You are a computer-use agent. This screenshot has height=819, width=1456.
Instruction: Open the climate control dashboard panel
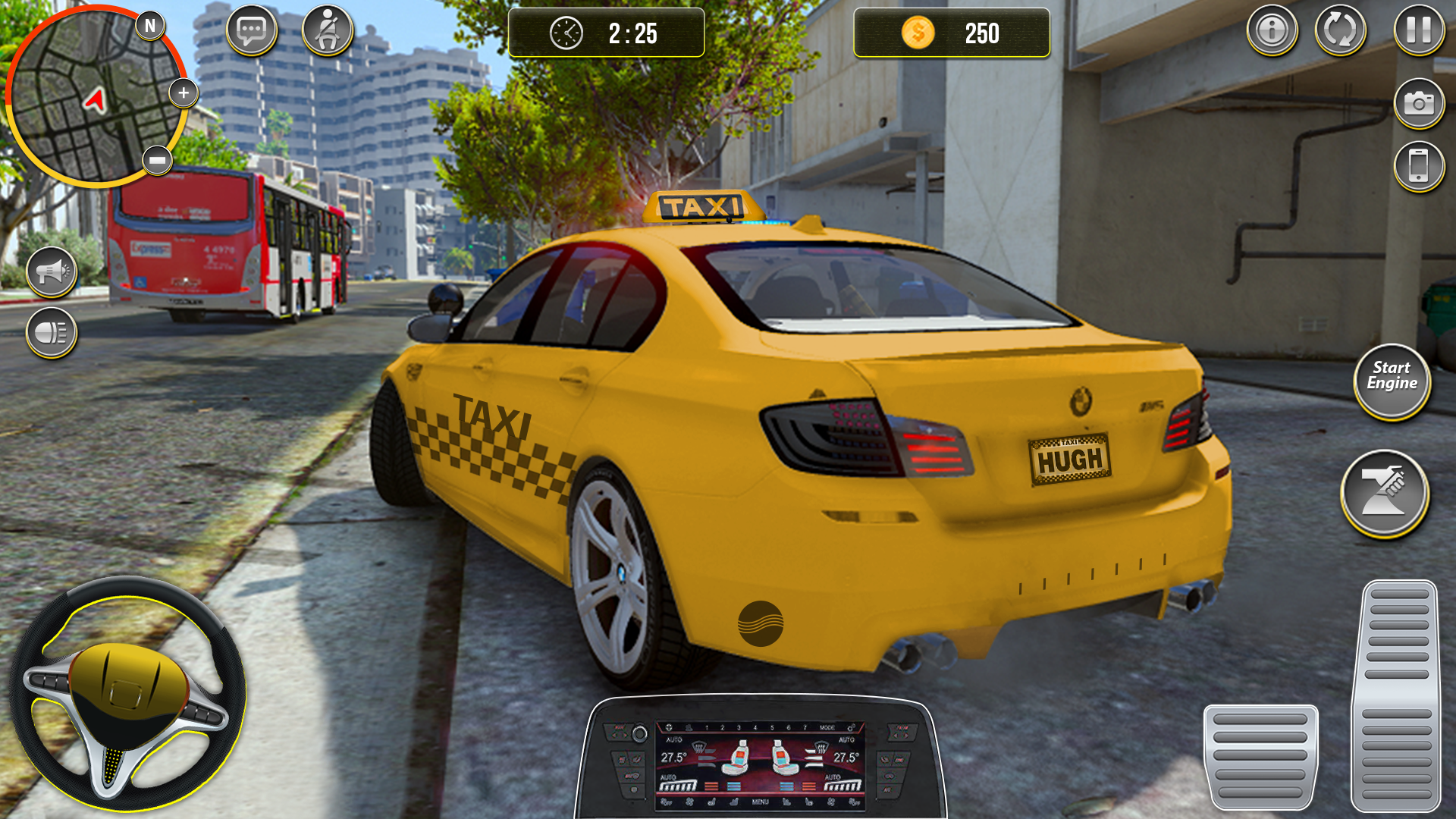pos(761,762)
